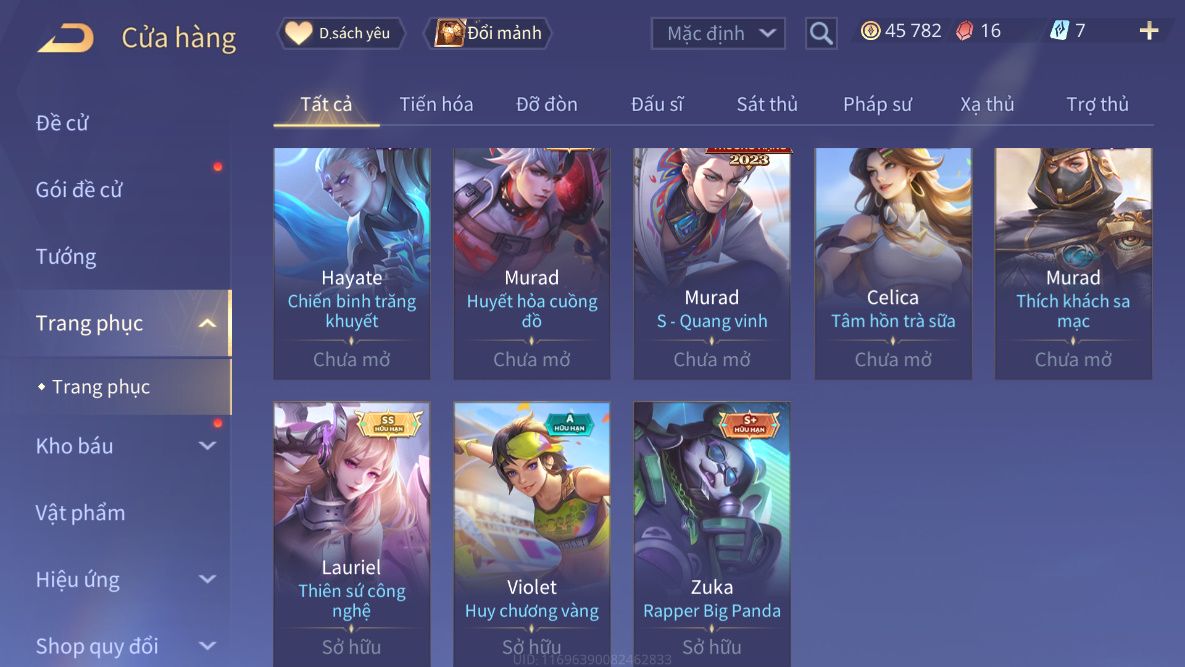1185x667 pixels.
Task: Pick the Lauriel Thiên sứ công nghệ skin
Action: [x=352, y=530]
